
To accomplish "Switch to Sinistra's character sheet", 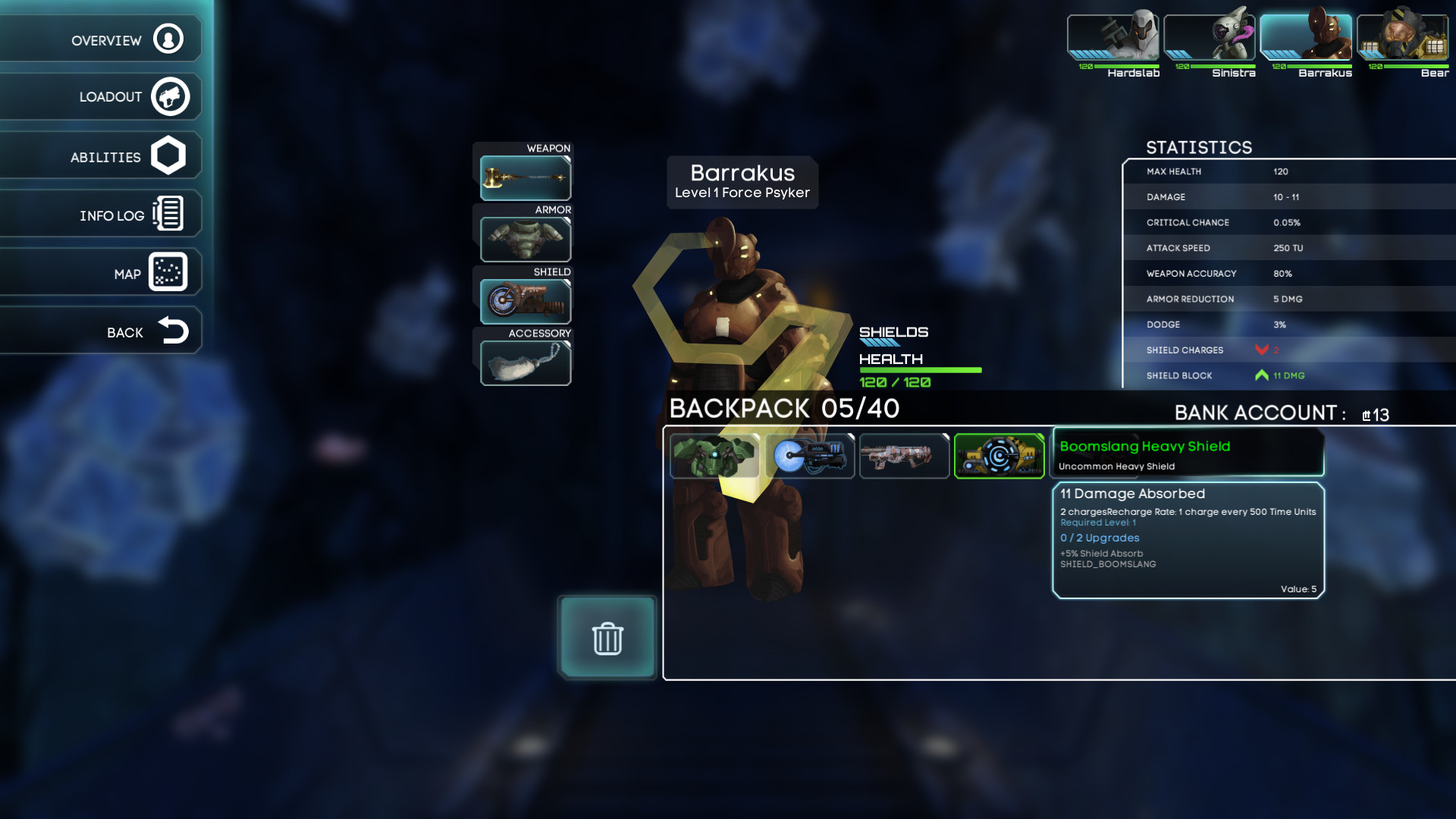I will pyautogui.click(x=1211, y=36).
